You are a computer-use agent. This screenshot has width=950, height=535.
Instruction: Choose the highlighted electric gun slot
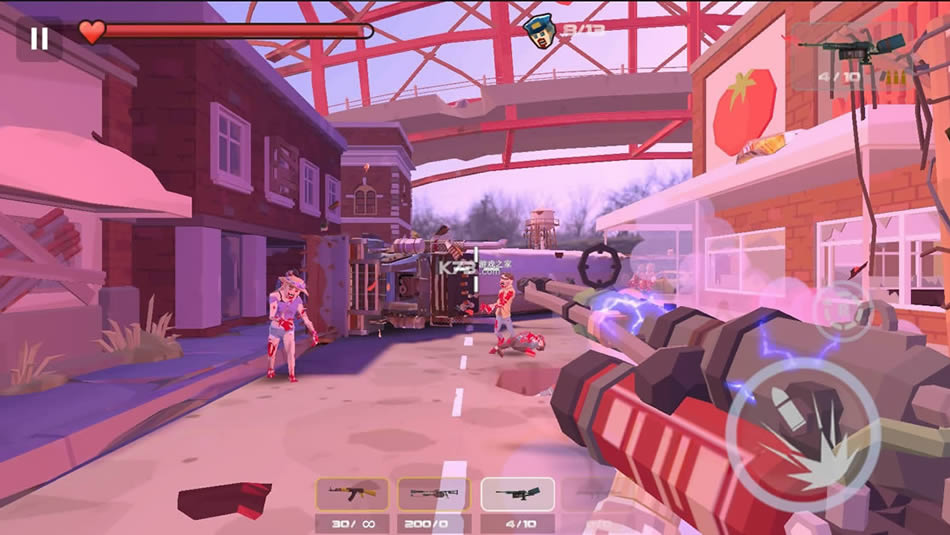tap(517, 494)
